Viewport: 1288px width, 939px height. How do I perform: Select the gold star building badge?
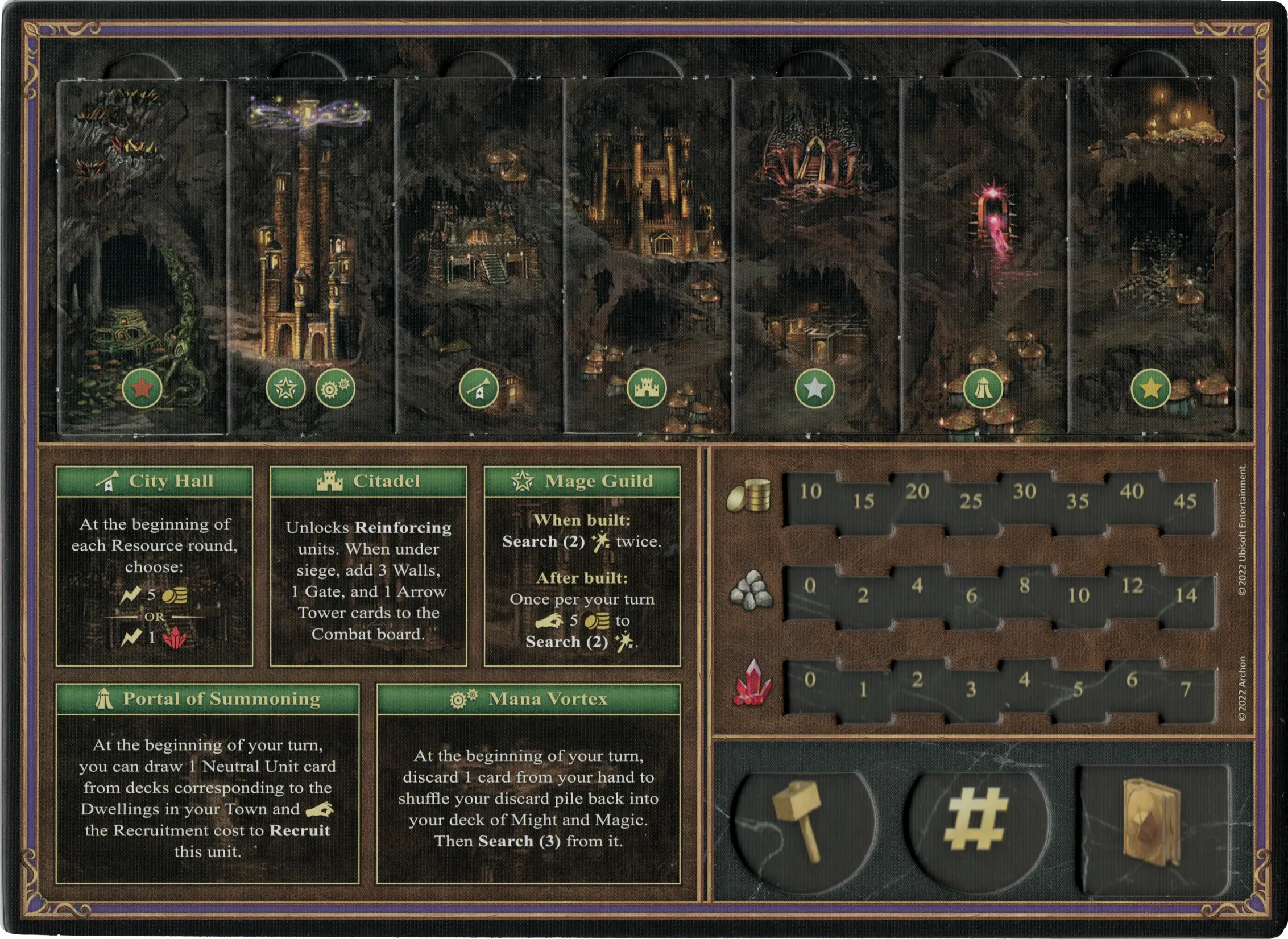1151,389
